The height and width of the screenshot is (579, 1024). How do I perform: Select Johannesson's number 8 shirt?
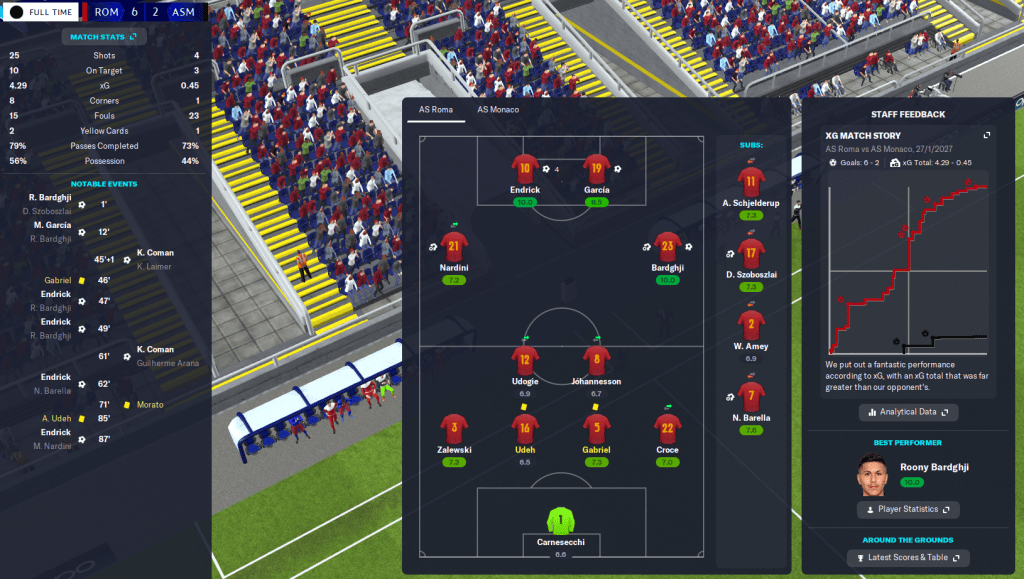[597, 360]
